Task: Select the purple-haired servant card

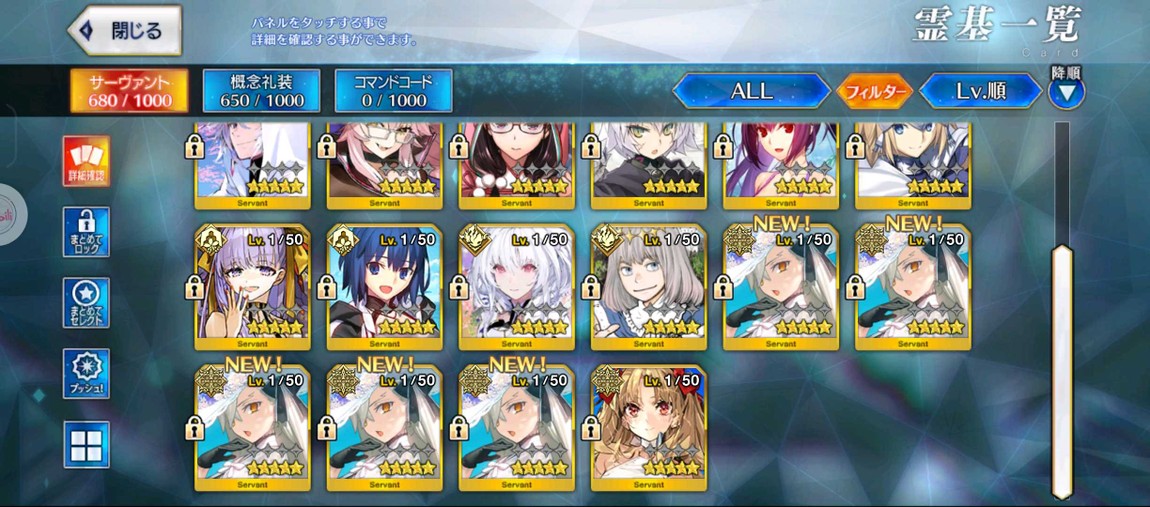Action: 252,287
